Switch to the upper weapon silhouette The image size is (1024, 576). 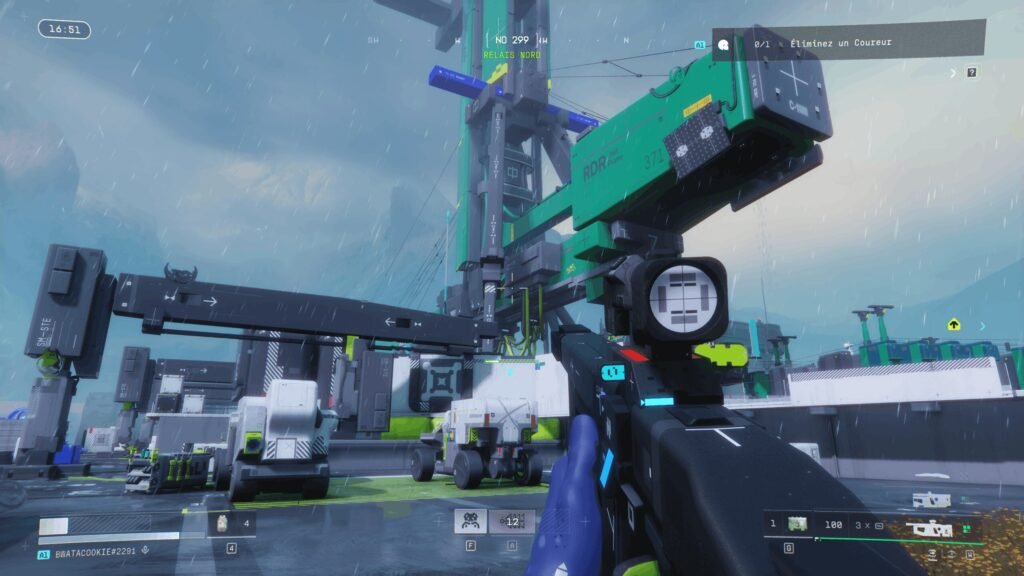point(932,500)
